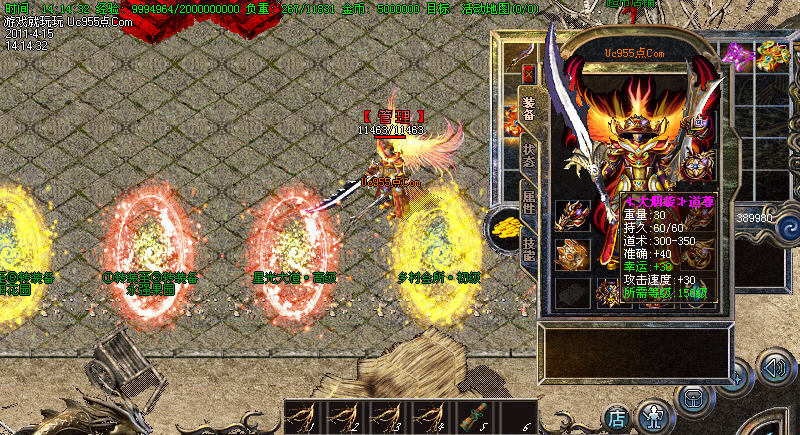The height and width of the screenshot is (435, 800).
Task: Close the character equipment panel
Action: [x=528, y=72]
